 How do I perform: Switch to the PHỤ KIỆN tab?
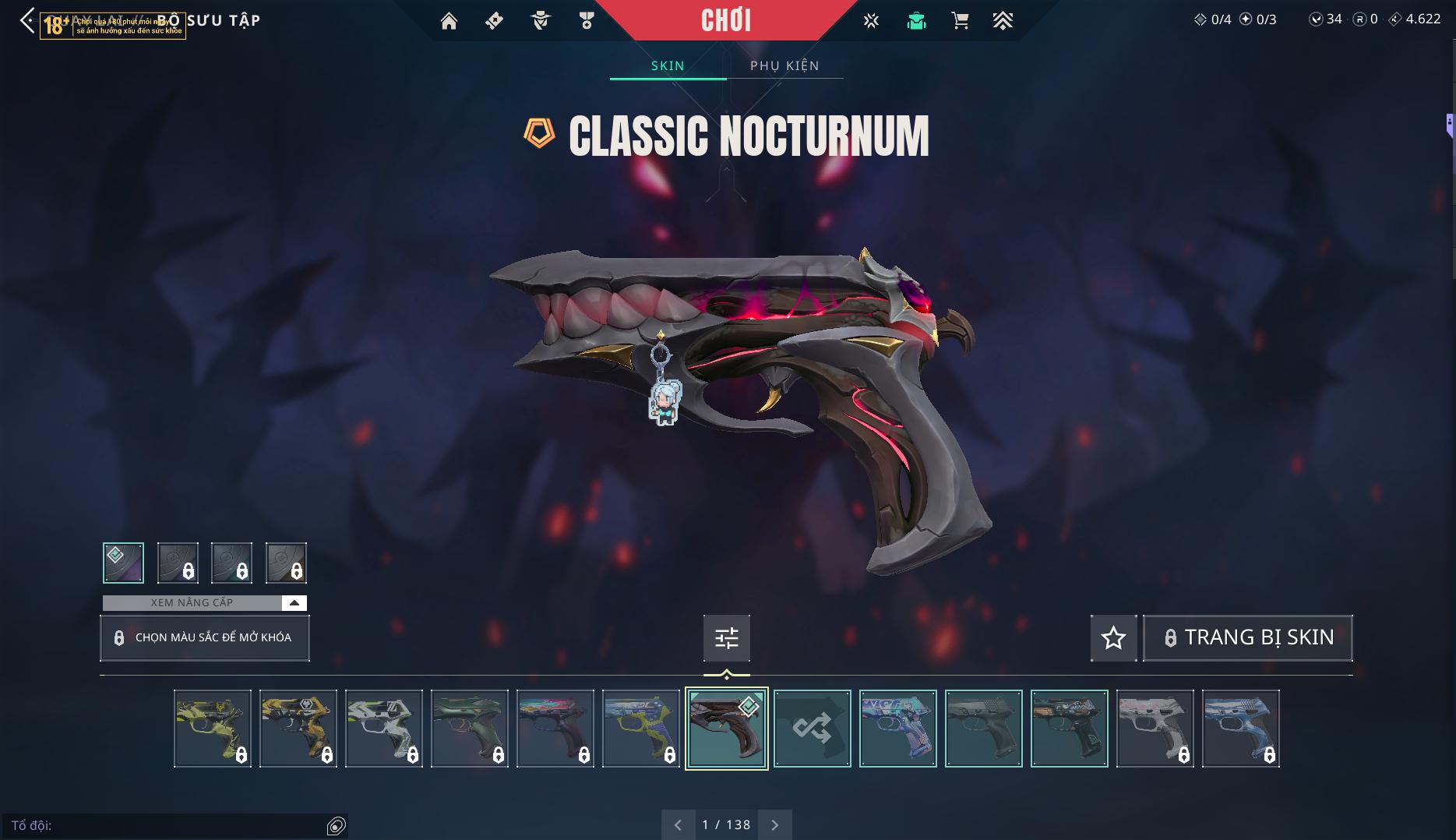pos(784,65)
